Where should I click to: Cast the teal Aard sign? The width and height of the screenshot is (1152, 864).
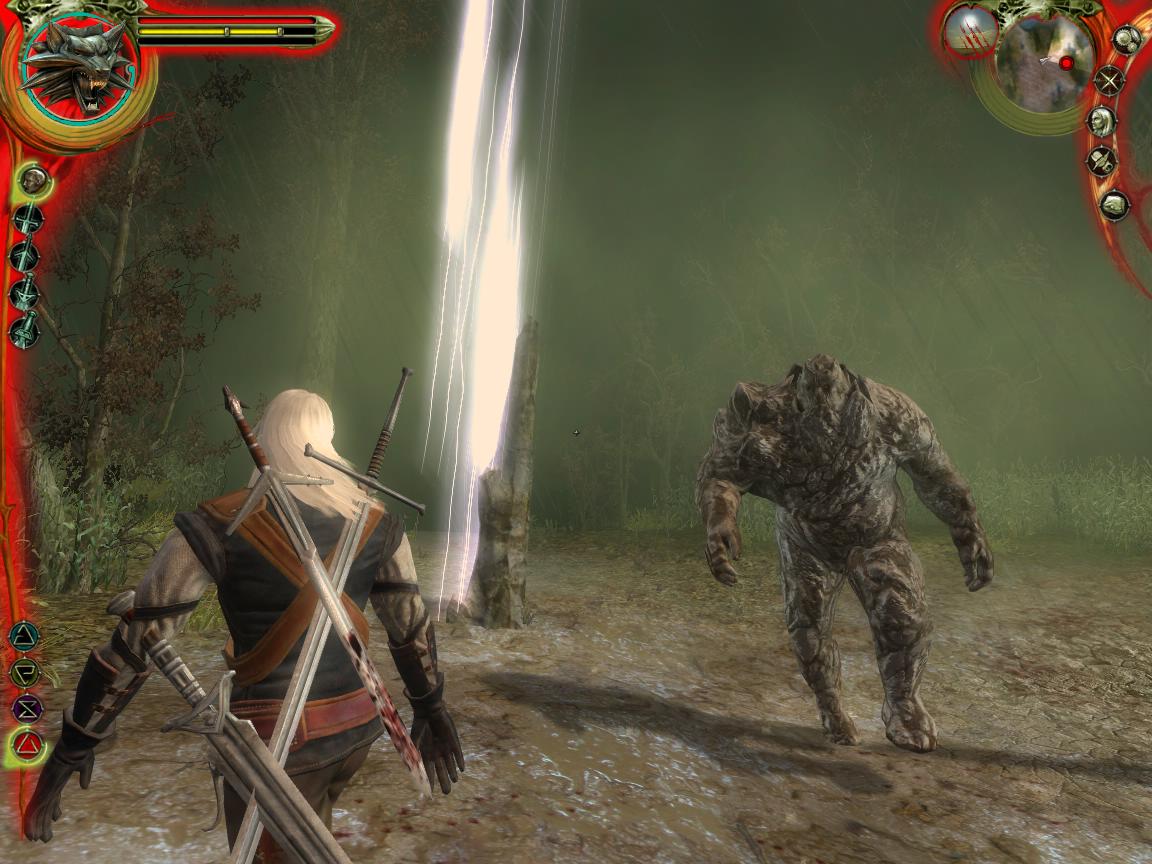[x=24, y=635]
